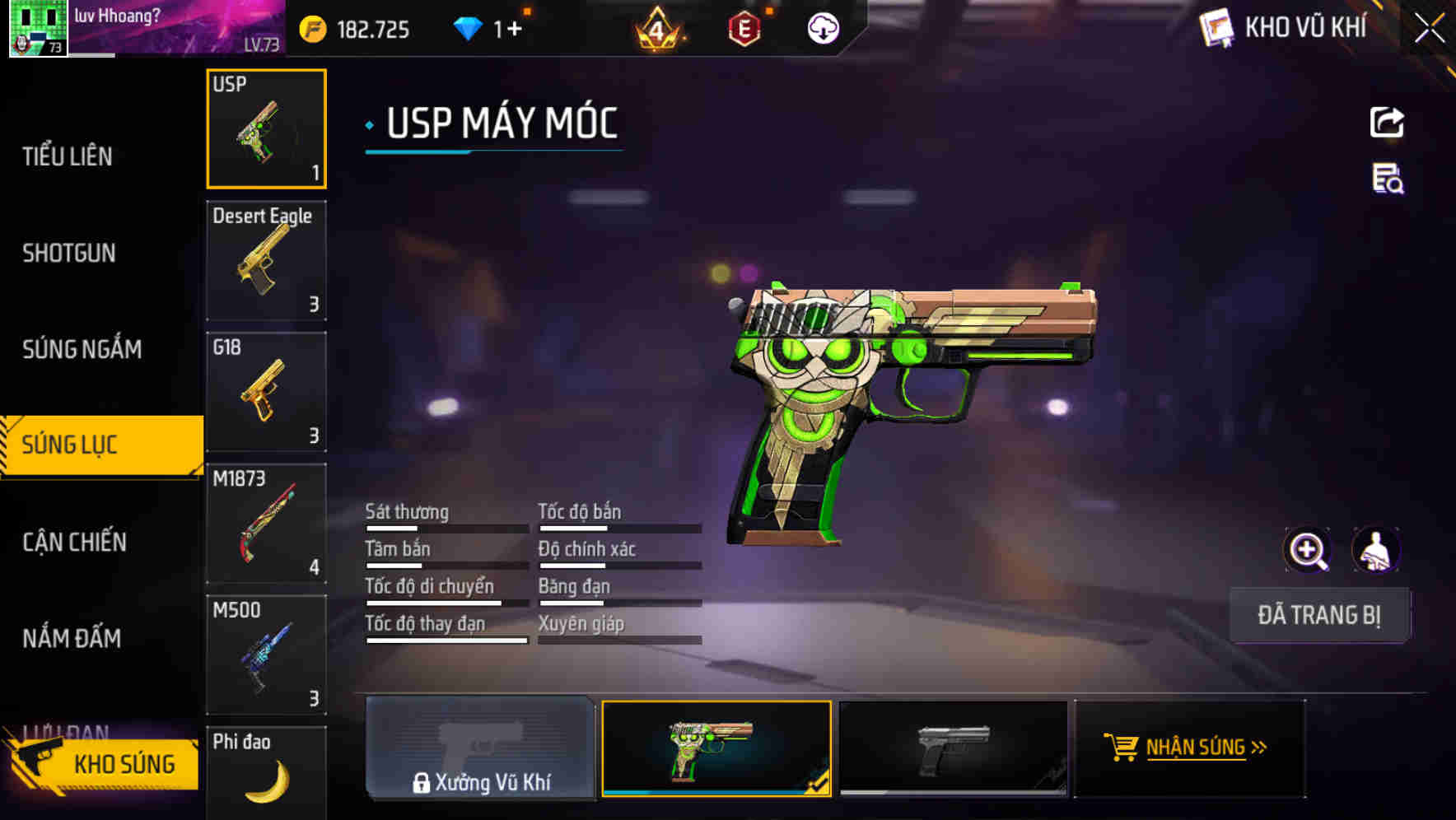Click the ĐÃ TRANG BỊ button
This screenshot has height=820, width=1456.
click(1319, 615)
